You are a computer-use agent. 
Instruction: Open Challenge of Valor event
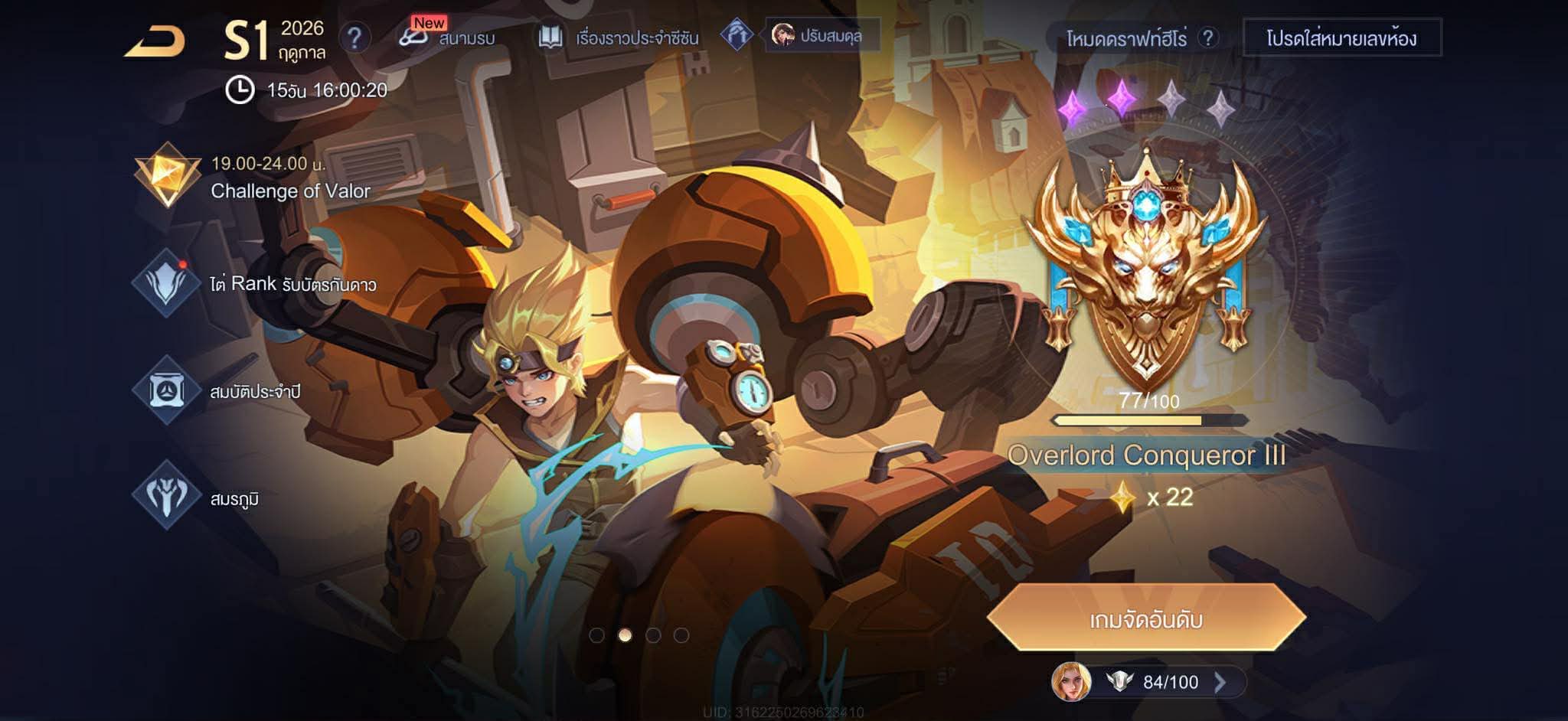click(x=253, y=177)
